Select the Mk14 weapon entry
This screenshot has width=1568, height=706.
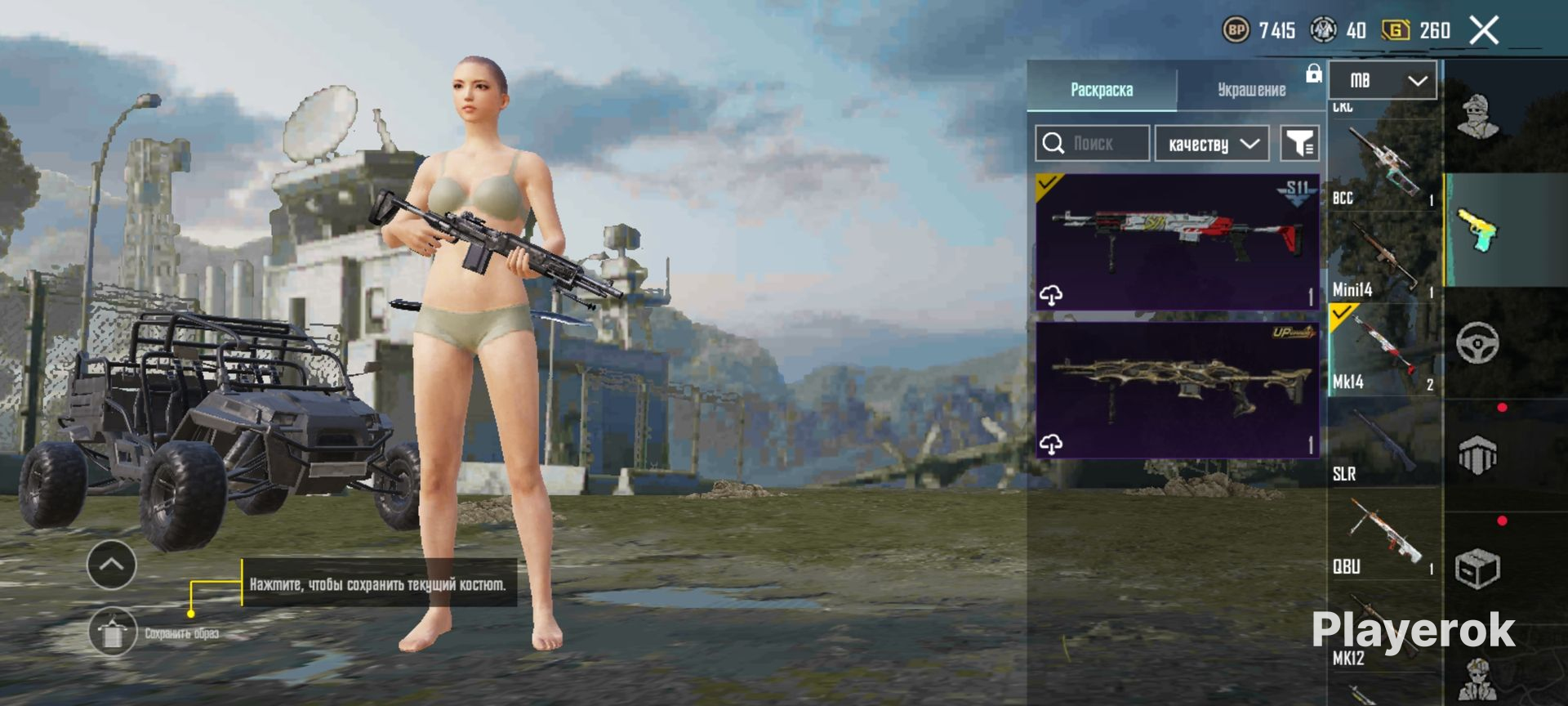[1384, 351]
